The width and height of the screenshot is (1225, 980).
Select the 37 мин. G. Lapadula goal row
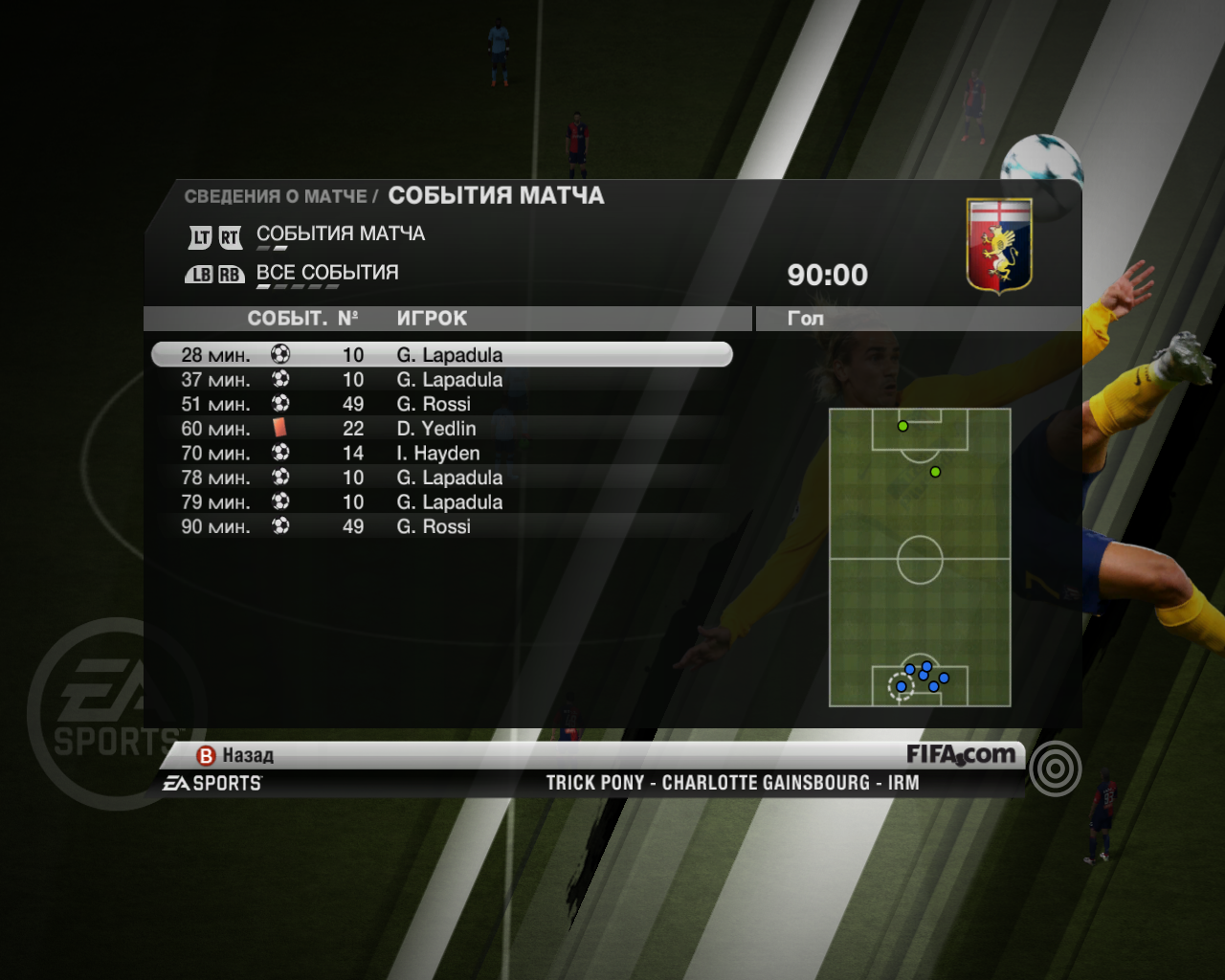[x=440, y=380]
